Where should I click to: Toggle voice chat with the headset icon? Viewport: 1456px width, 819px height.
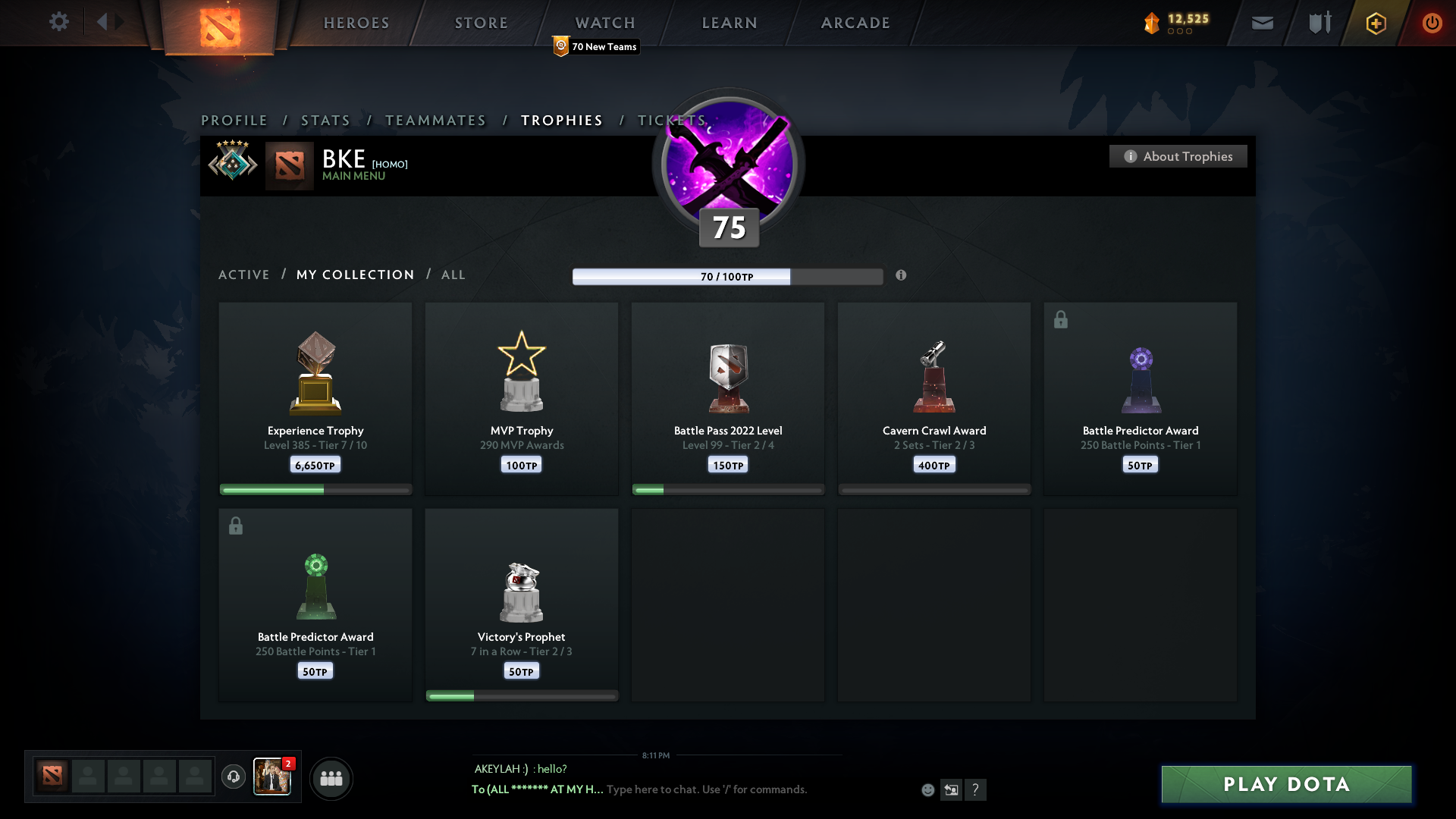tap(234, 778)
